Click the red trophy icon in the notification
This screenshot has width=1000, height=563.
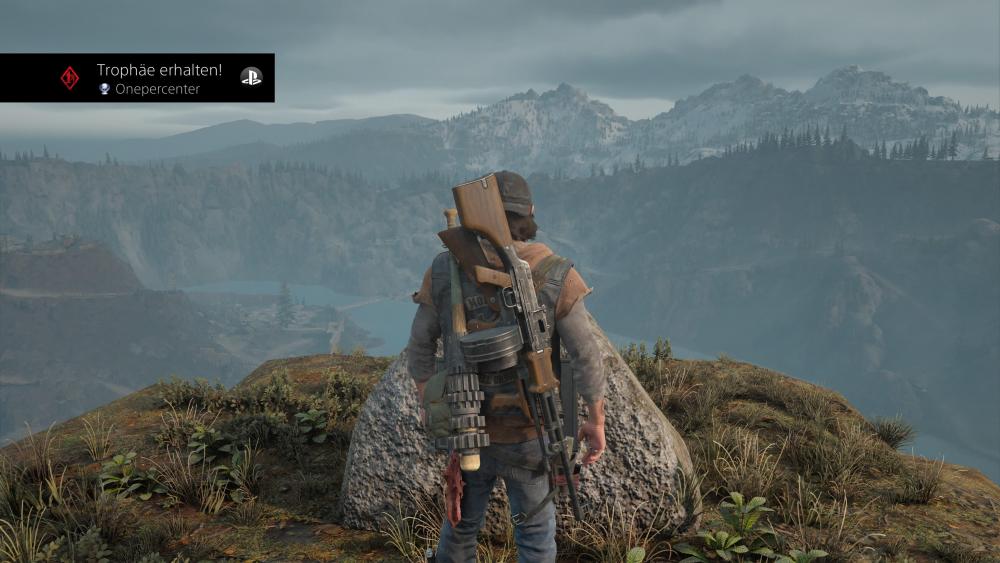pos(69,78)
